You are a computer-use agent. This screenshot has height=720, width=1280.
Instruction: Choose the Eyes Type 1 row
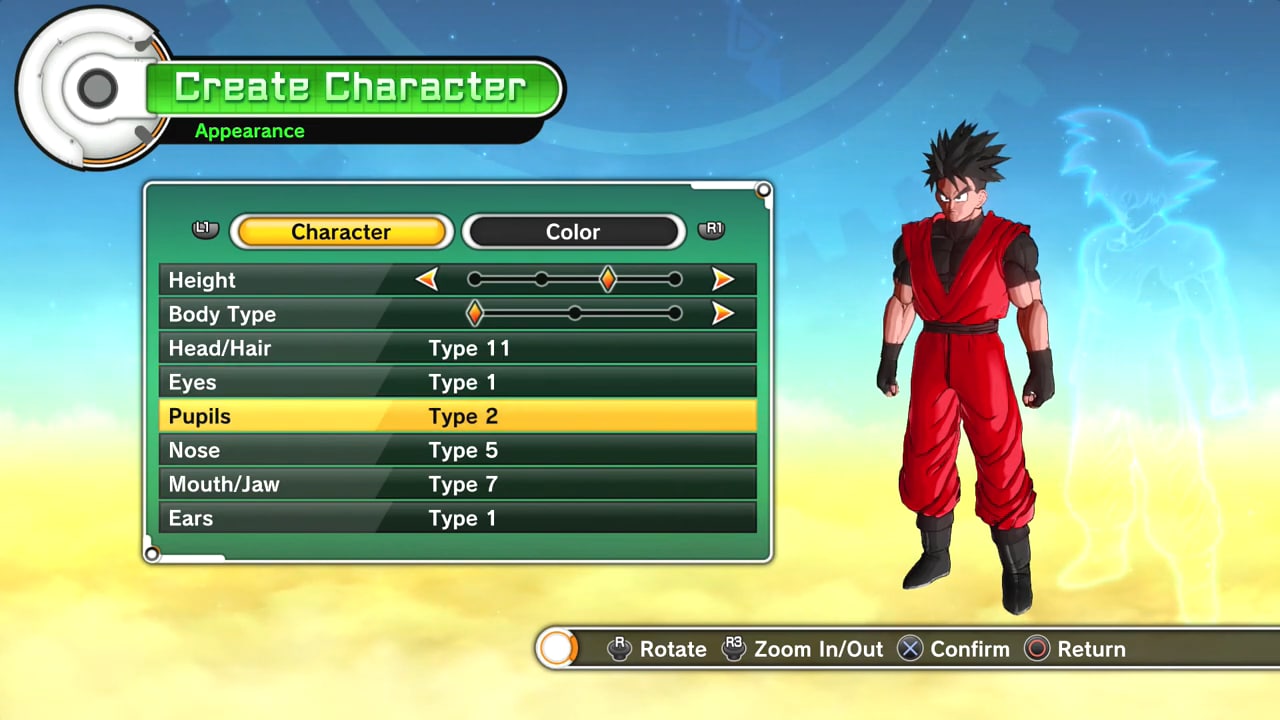pyautogui.click(x=457, y=382)
